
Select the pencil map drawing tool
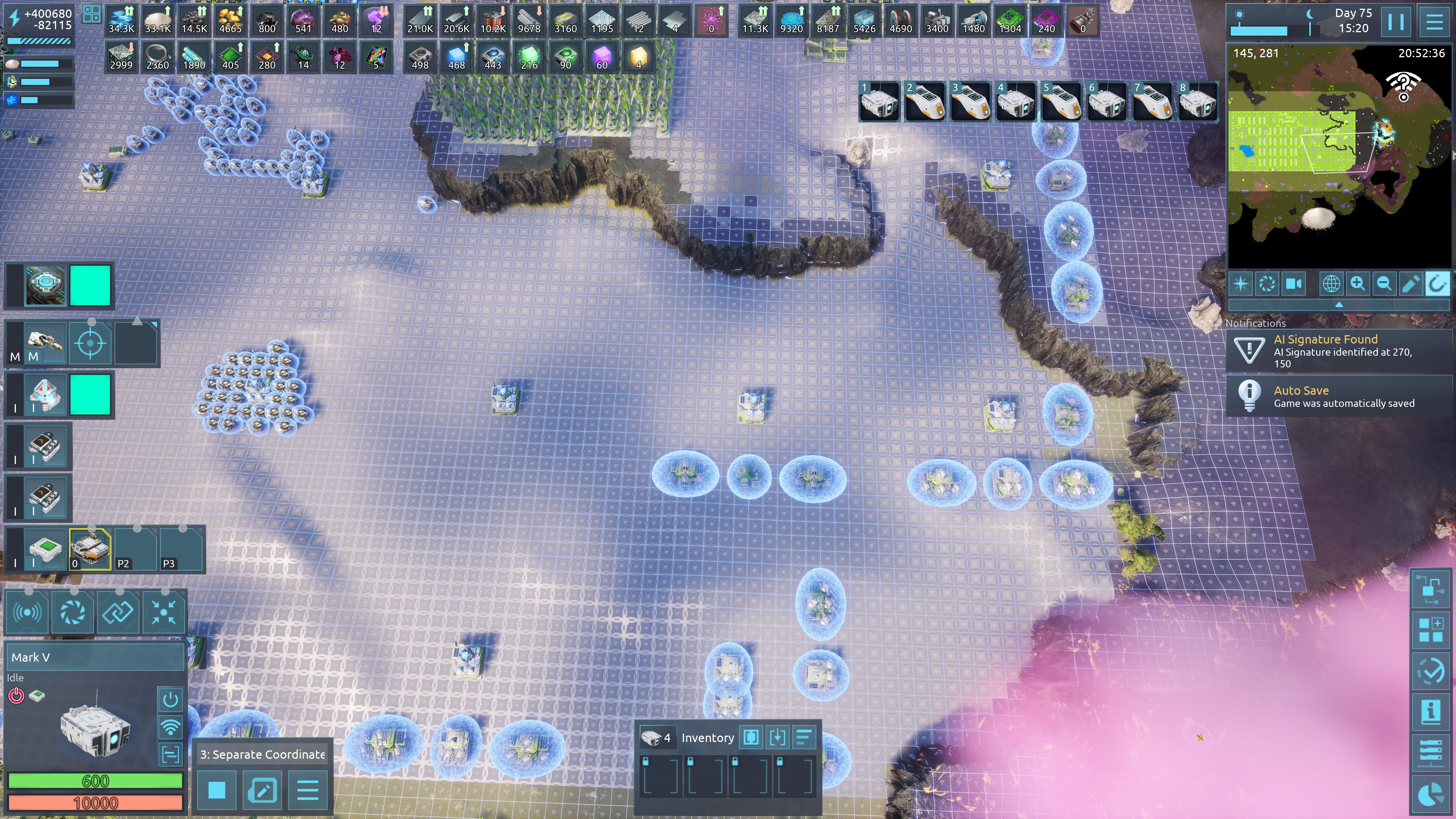1410,283
